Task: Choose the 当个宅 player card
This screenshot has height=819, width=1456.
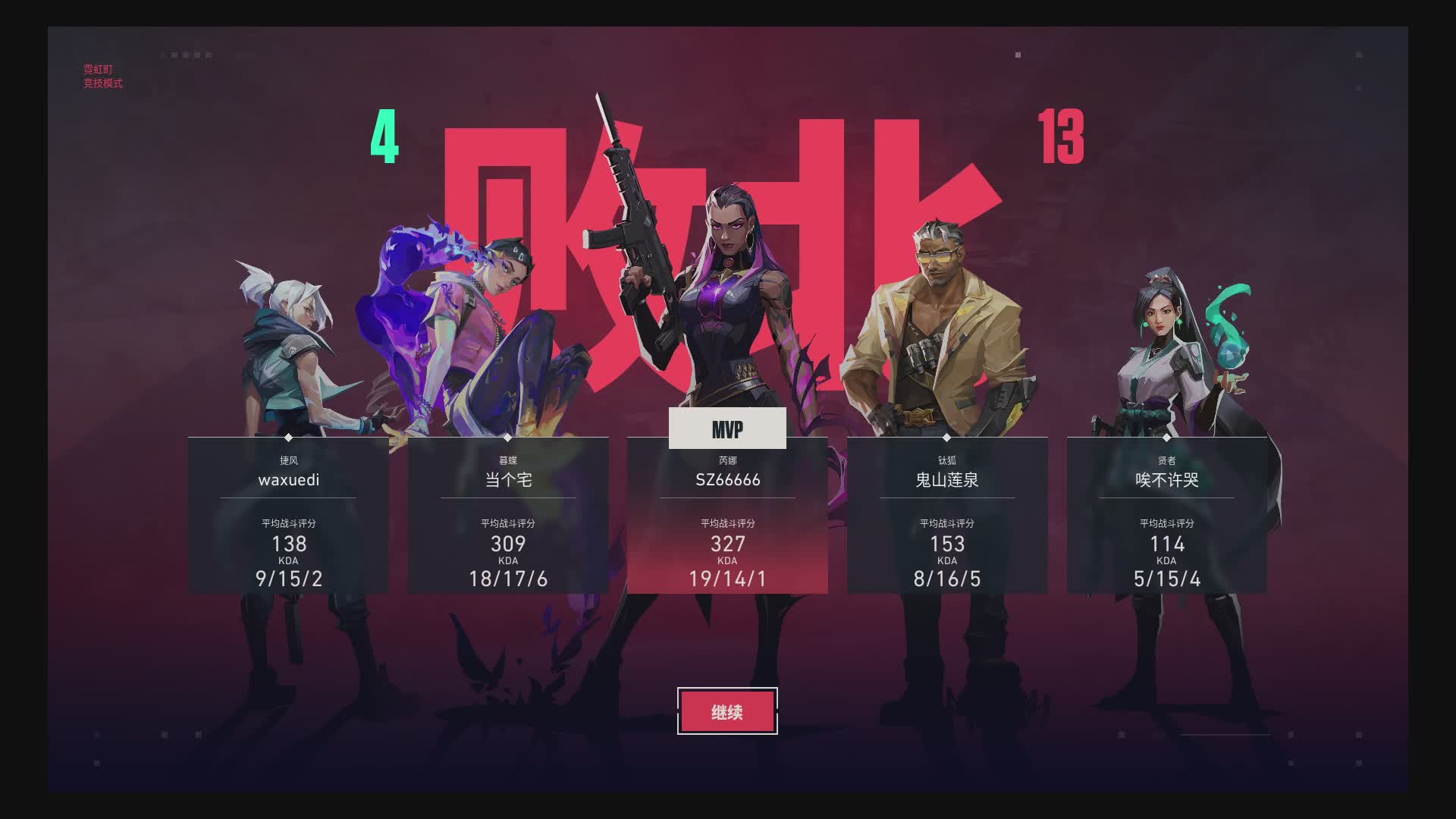Action: point(508,516)
